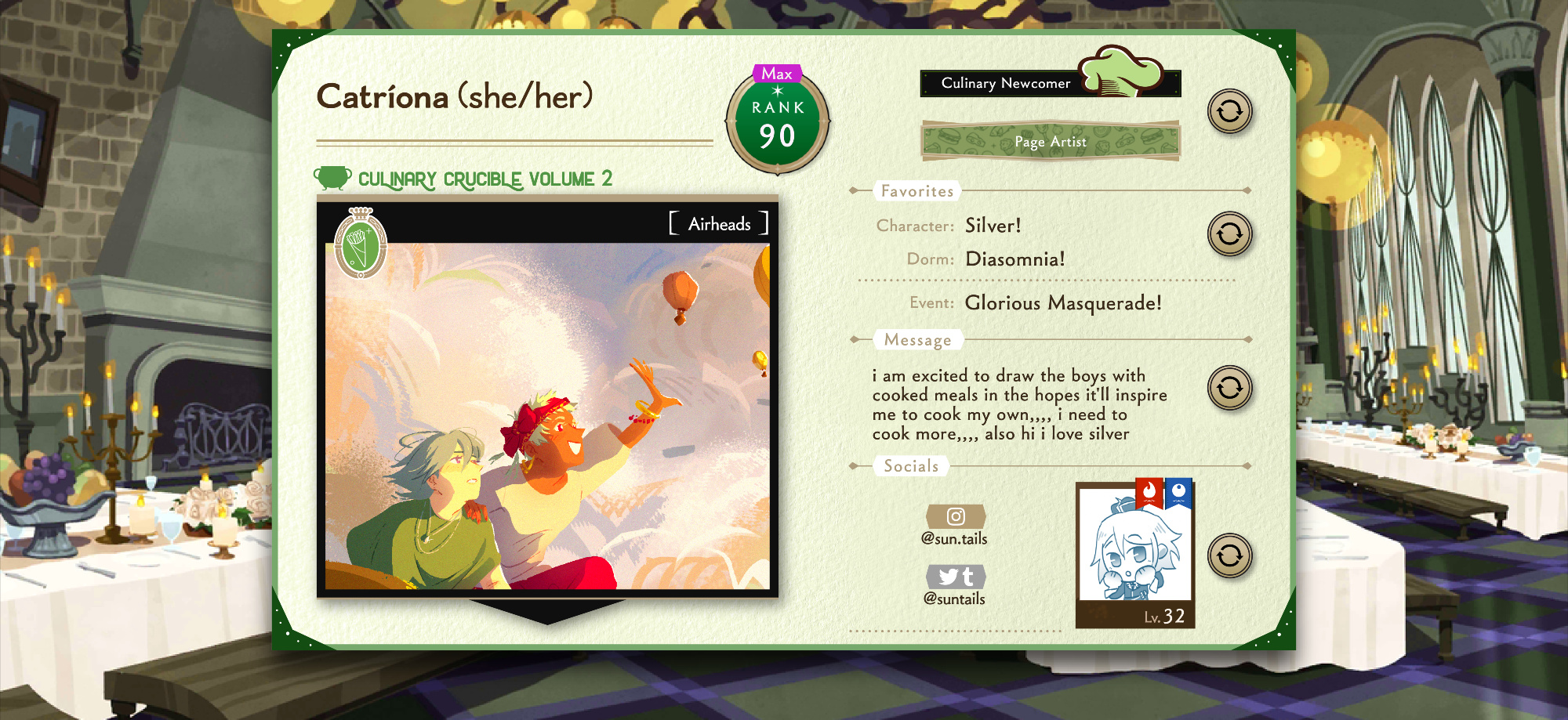Select the Culinary Newcomer title banner
Image resolution: width=1568 pixels, height=720 pixels.
point(1049,83)
